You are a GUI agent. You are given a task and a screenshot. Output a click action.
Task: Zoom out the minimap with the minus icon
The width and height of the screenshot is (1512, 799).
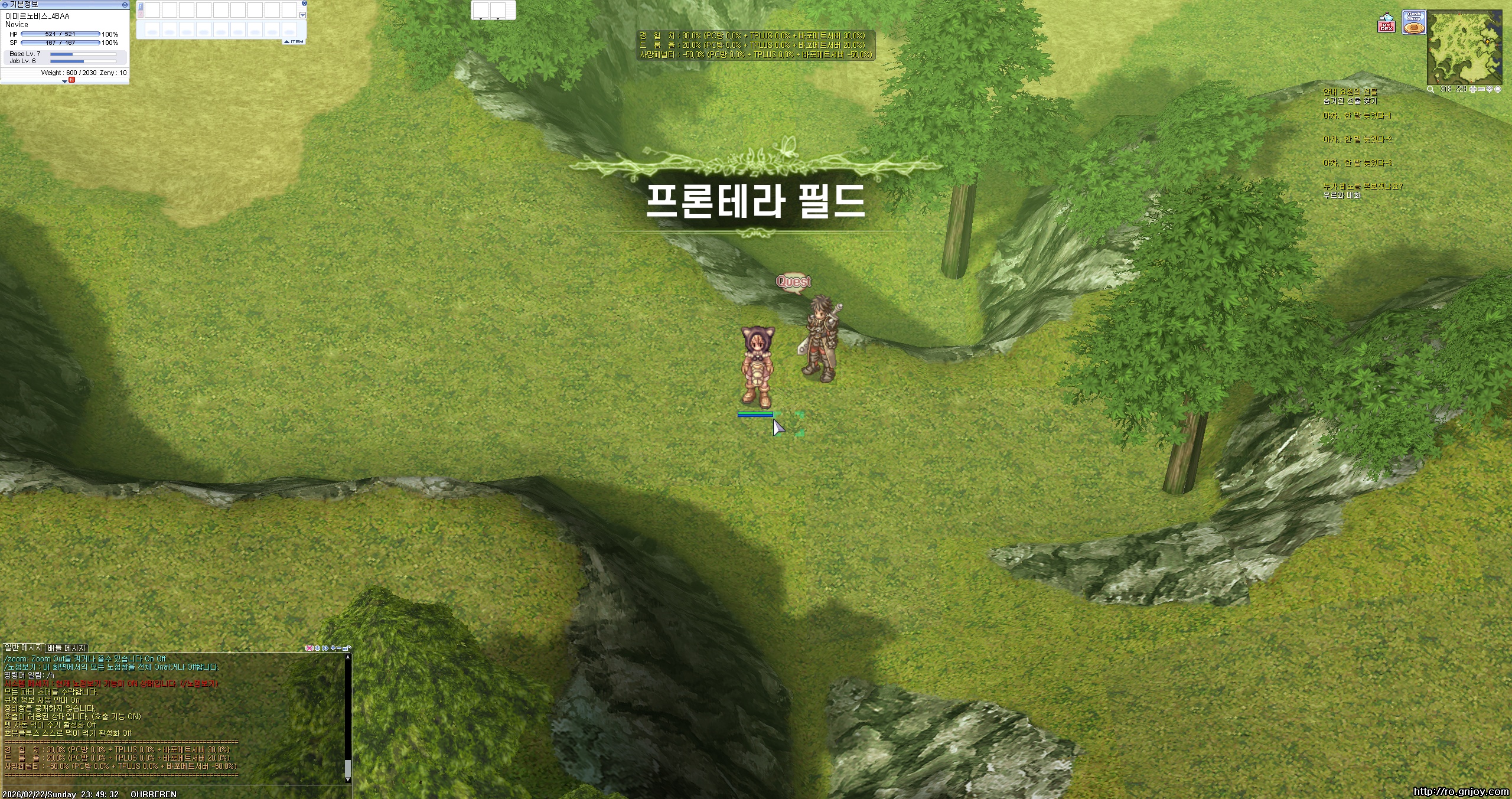tap(1482, 90)
